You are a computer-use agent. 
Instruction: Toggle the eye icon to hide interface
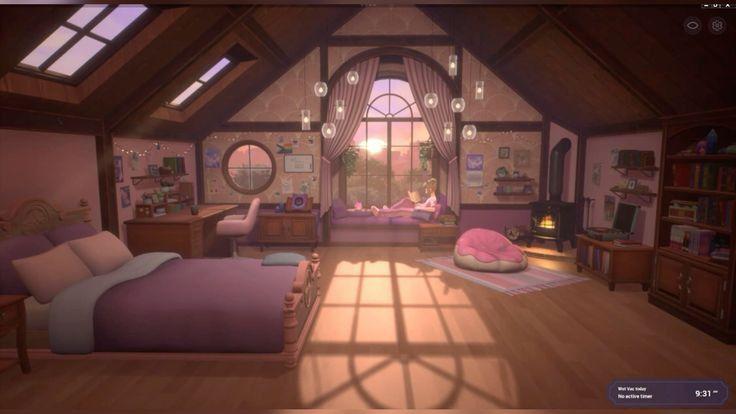point(692,26)
